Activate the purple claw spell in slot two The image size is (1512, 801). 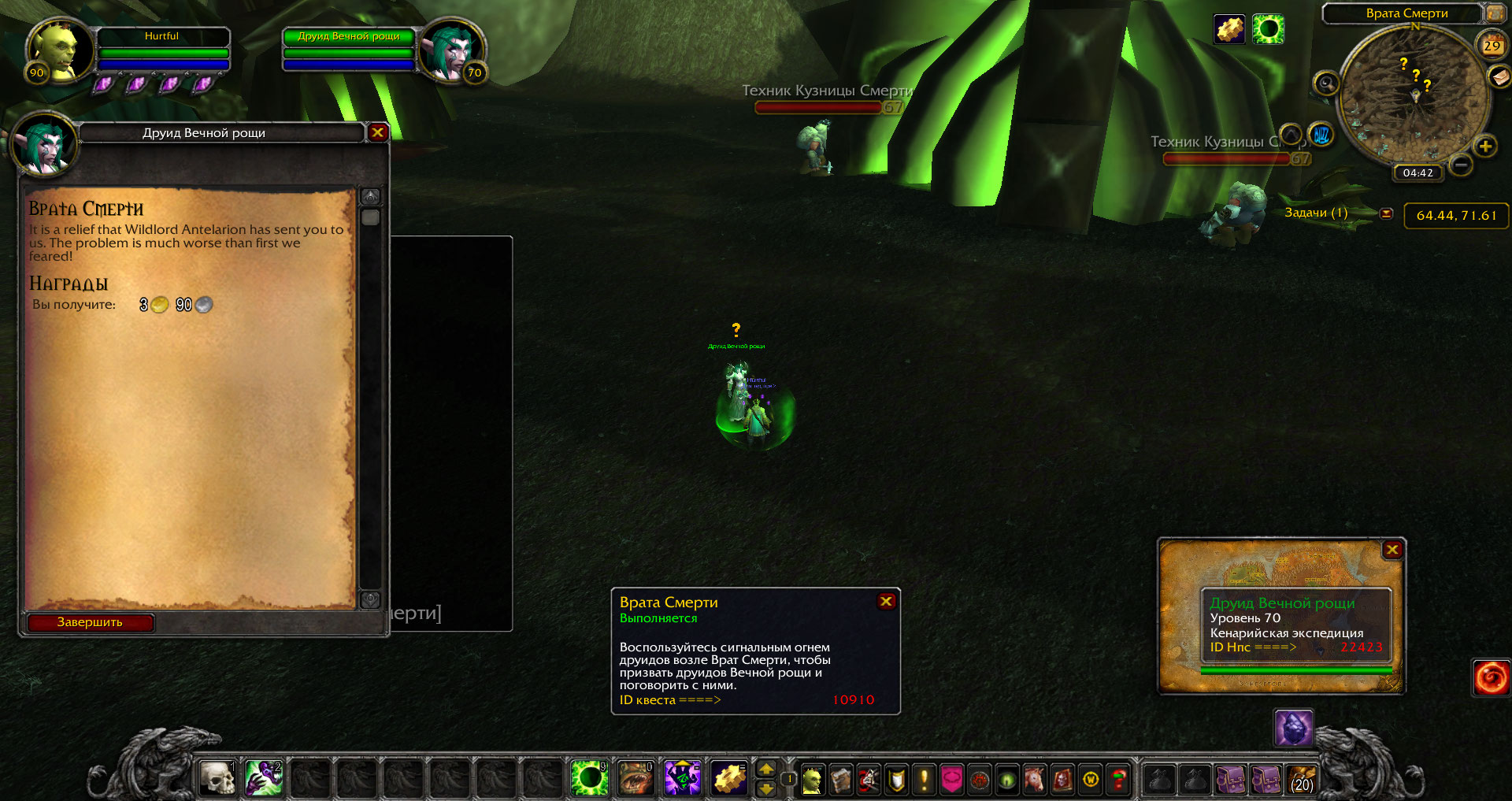click(264, 778)
